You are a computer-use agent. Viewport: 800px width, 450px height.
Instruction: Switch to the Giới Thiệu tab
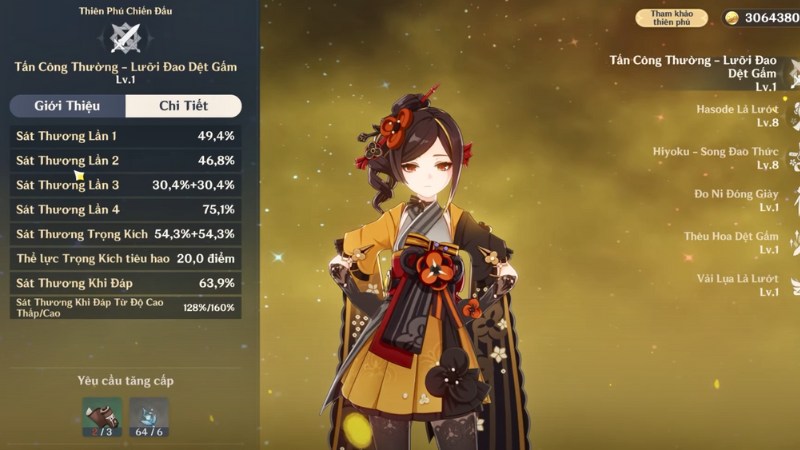(x=68, y=106)
